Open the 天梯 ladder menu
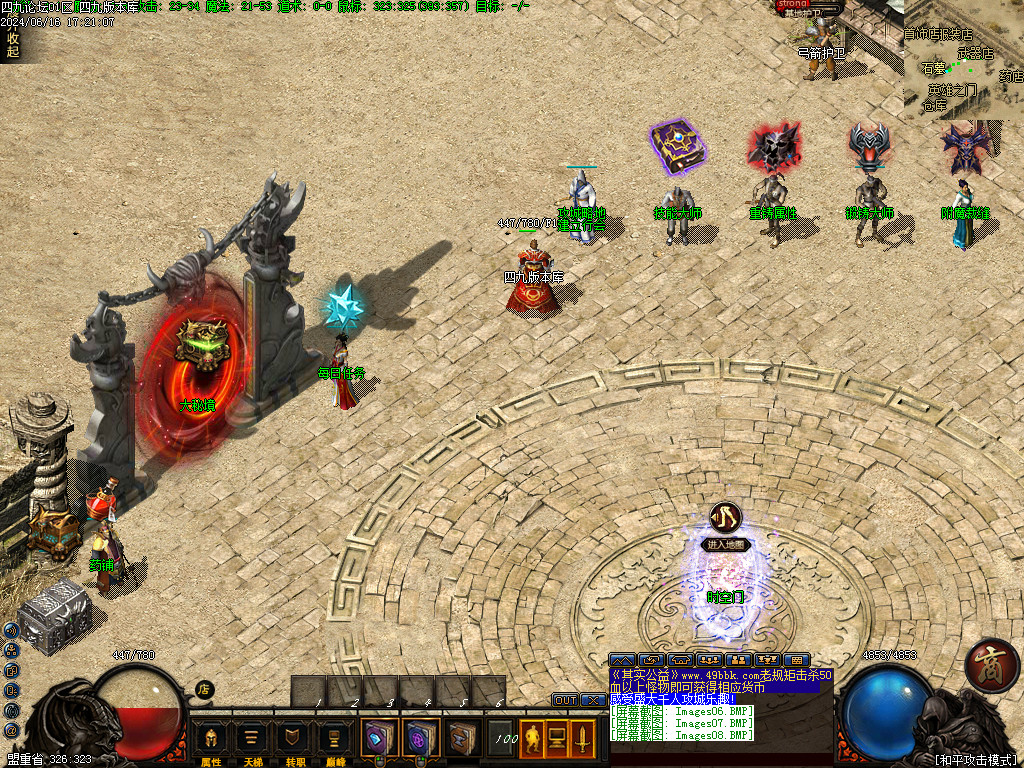Viewport: 1024px width, 768px height. pyautogui.click(x=252, y=740)
